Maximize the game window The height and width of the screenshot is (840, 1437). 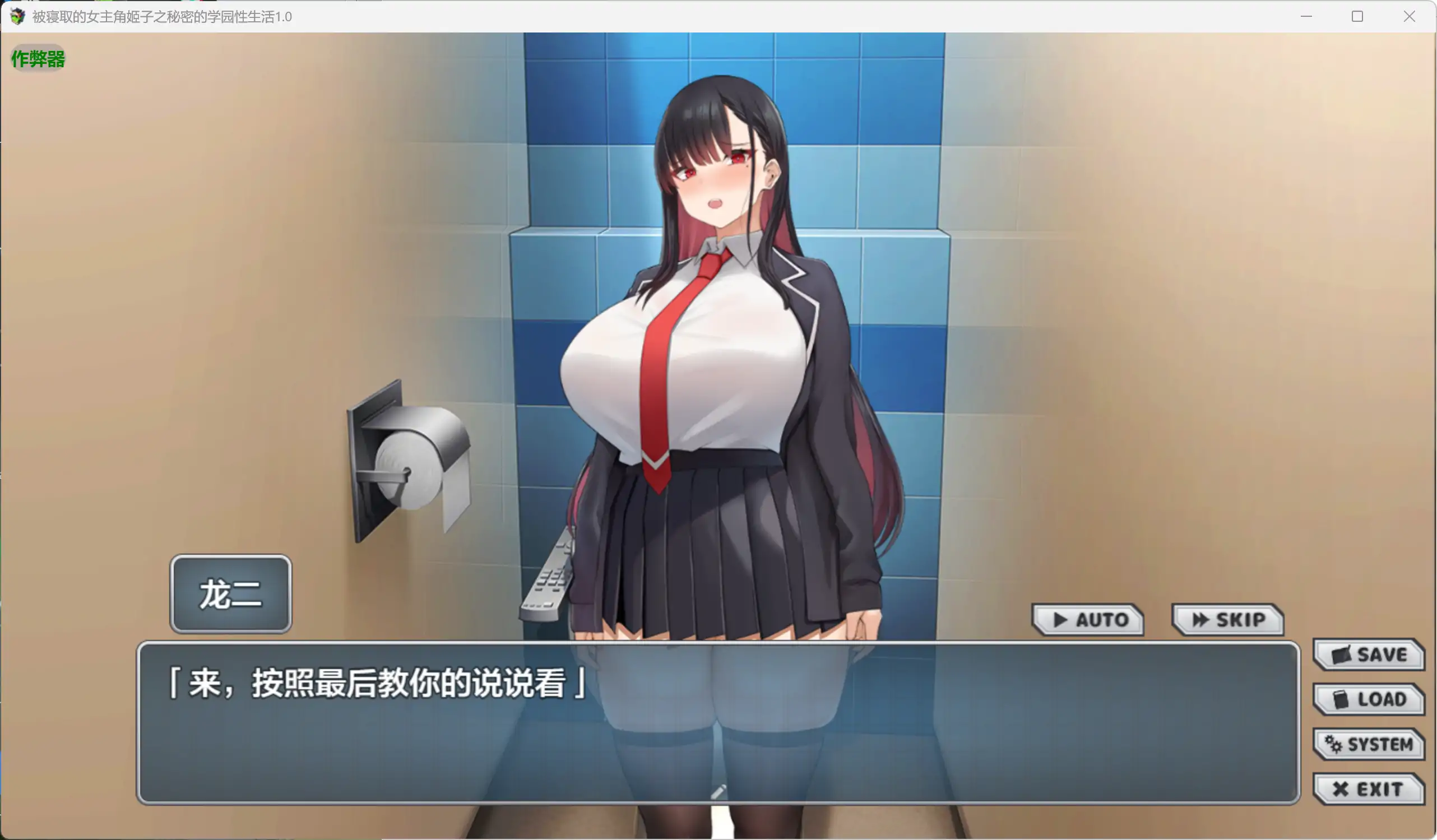1357,17
